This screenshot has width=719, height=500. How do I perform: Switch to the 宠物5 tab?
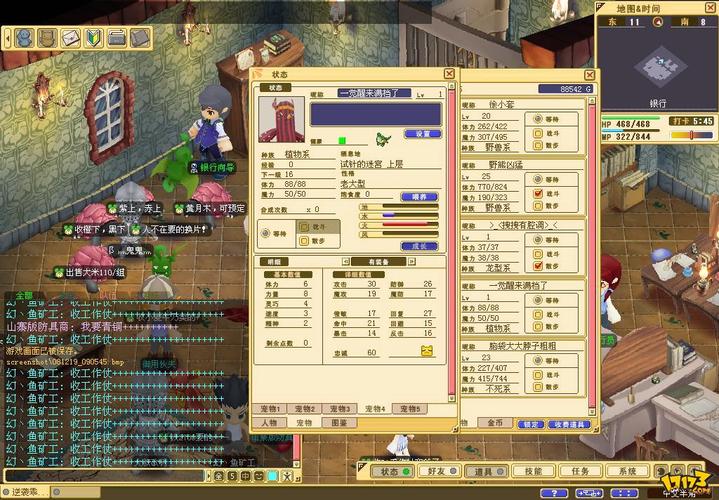click(409, 409)
